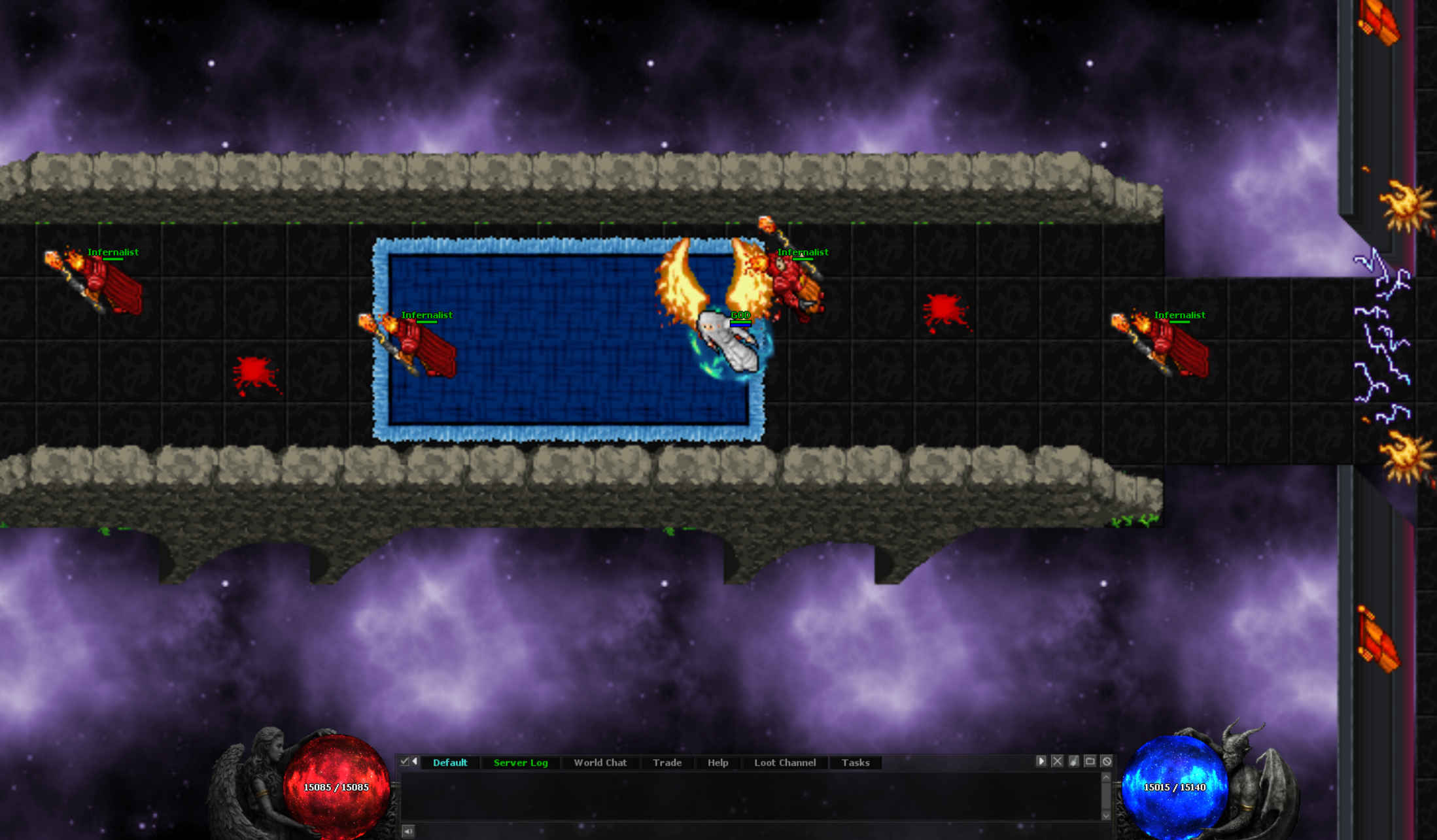The height and width of the screenshot is (840, 1437).
Task: Click the brush icon to clear chat
Action: point(1073,762)
